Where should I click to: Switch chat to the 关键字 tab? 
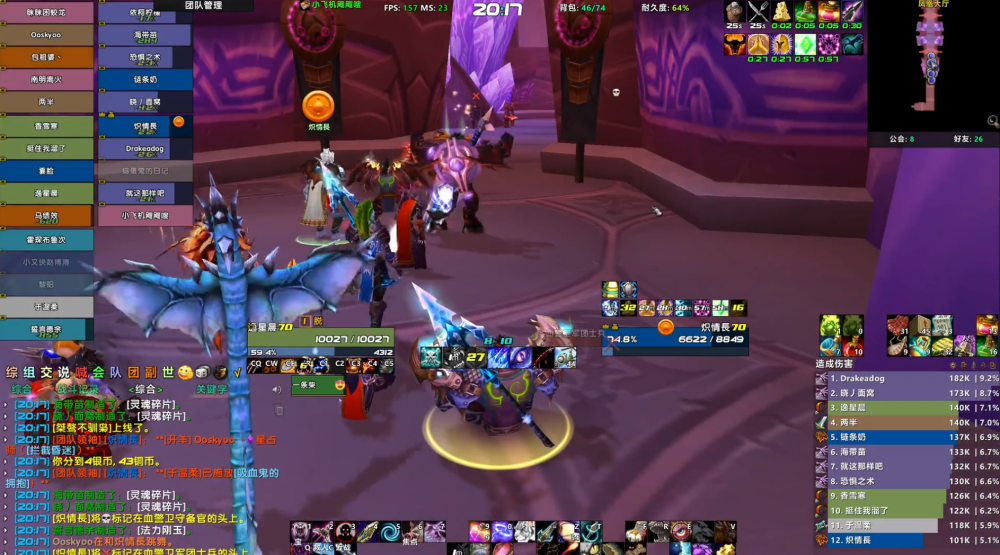pyautogui.click(x=211, y=389)
